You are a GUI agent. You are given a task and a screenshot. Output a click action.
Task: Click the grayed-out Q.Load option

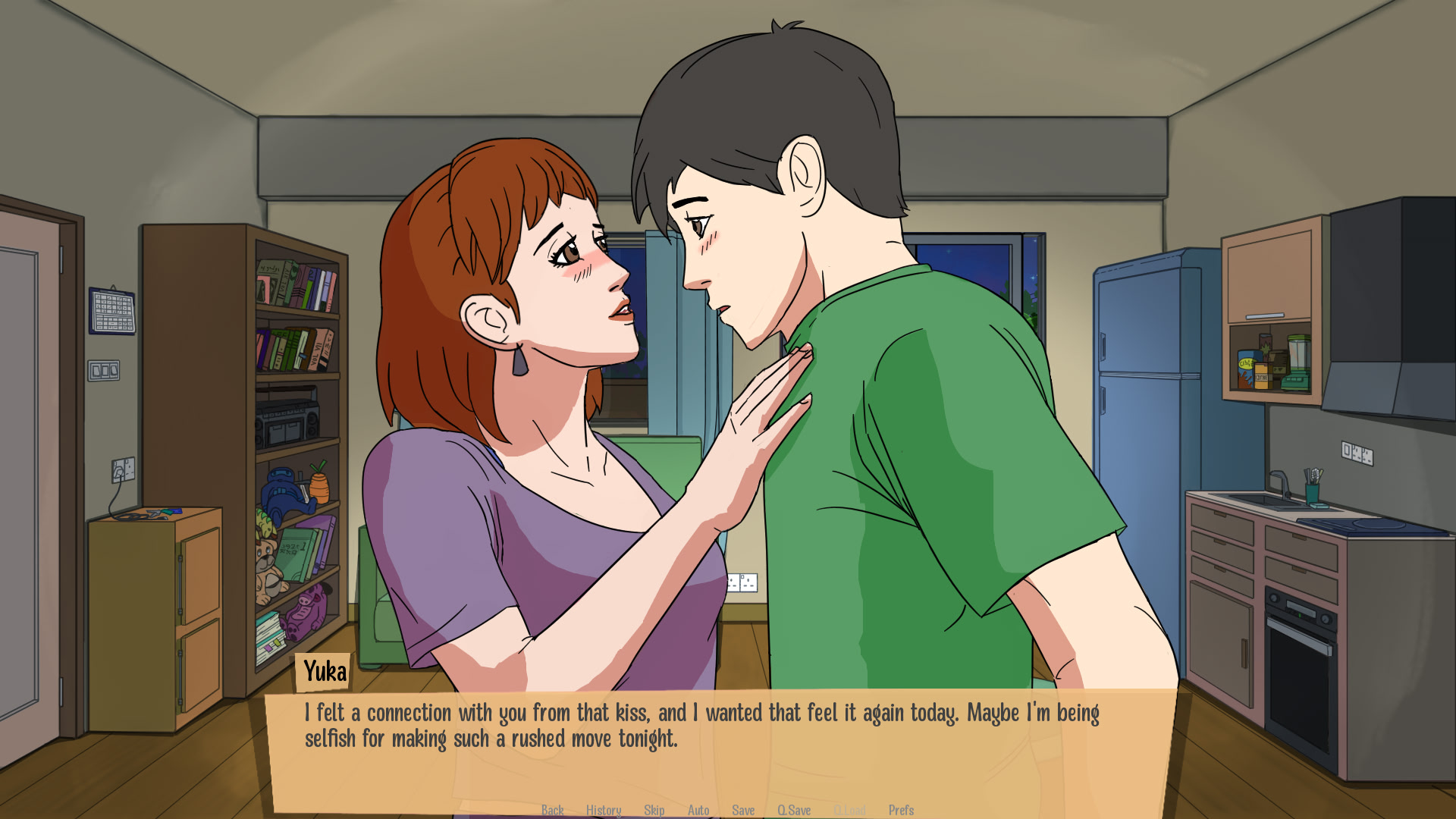coord(849,810)
